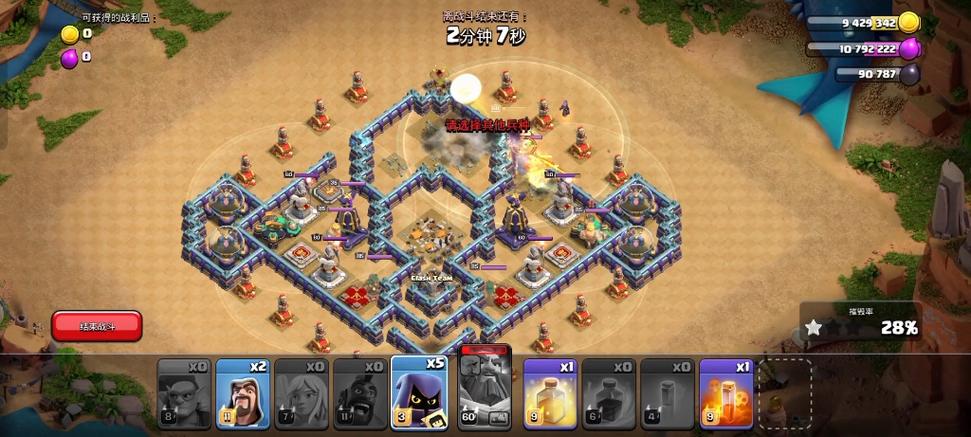Pick the greyed-out Healer troop card
This screenshot has height=437, width=971.
[x=301, y=393]
